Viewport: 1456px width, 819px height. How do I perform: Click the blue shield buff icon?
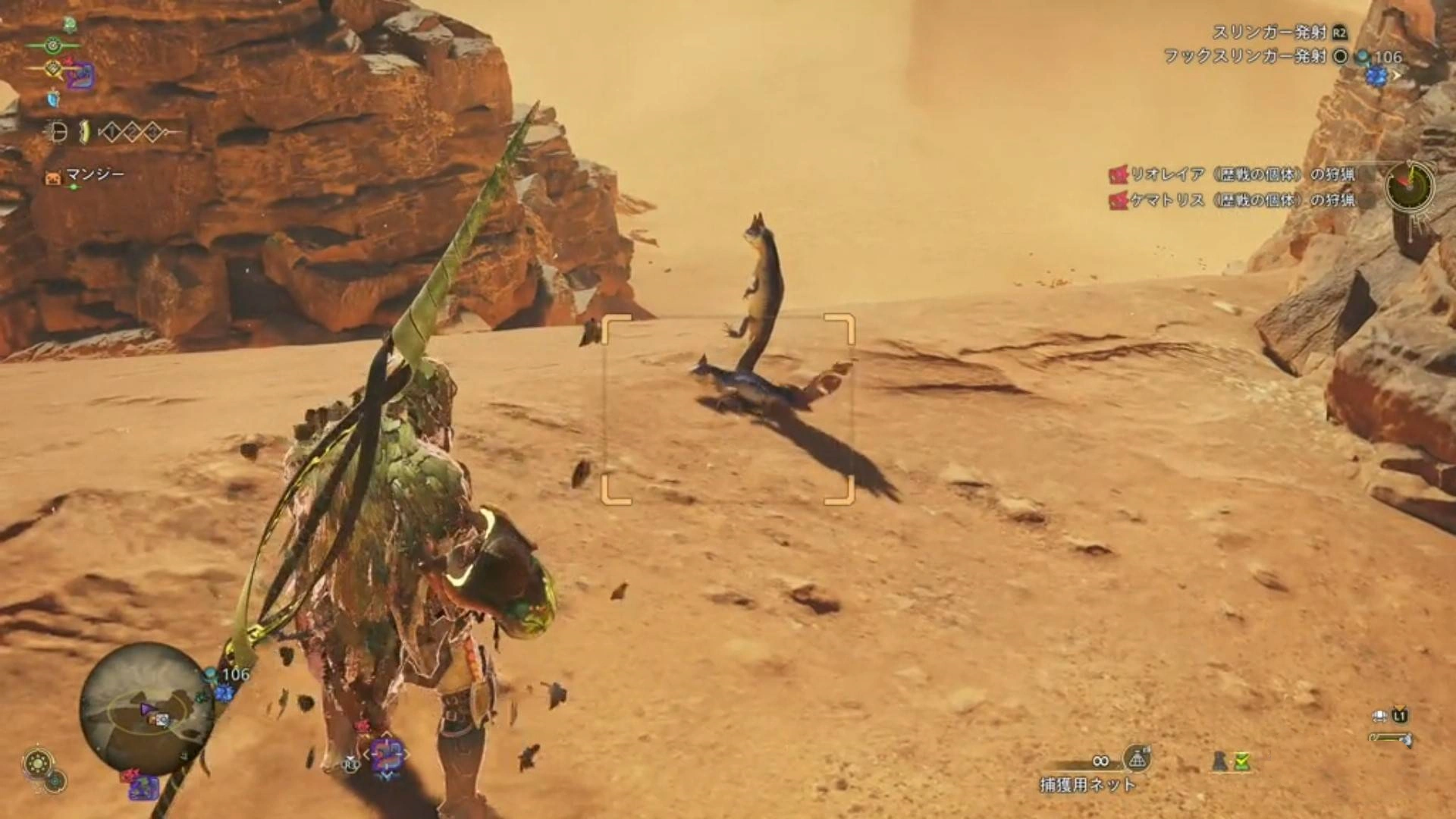click(53, 99)
